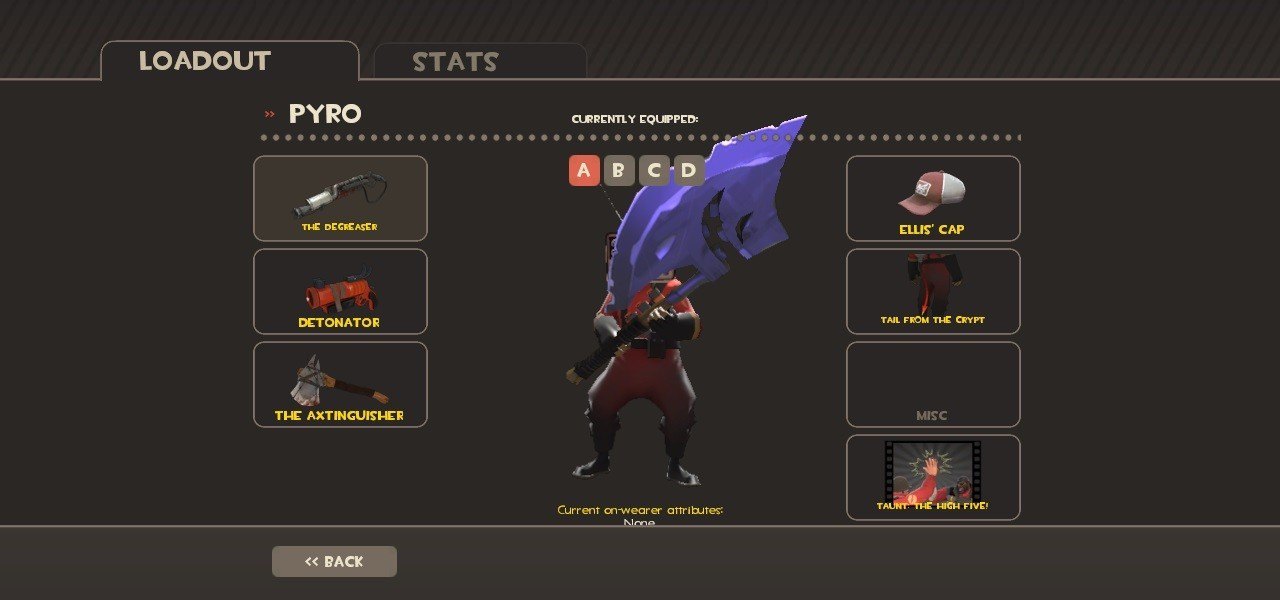The height and width of the screenshot is (600, 1280).
Task: Go back with the Back button
Action: [334, 561]
